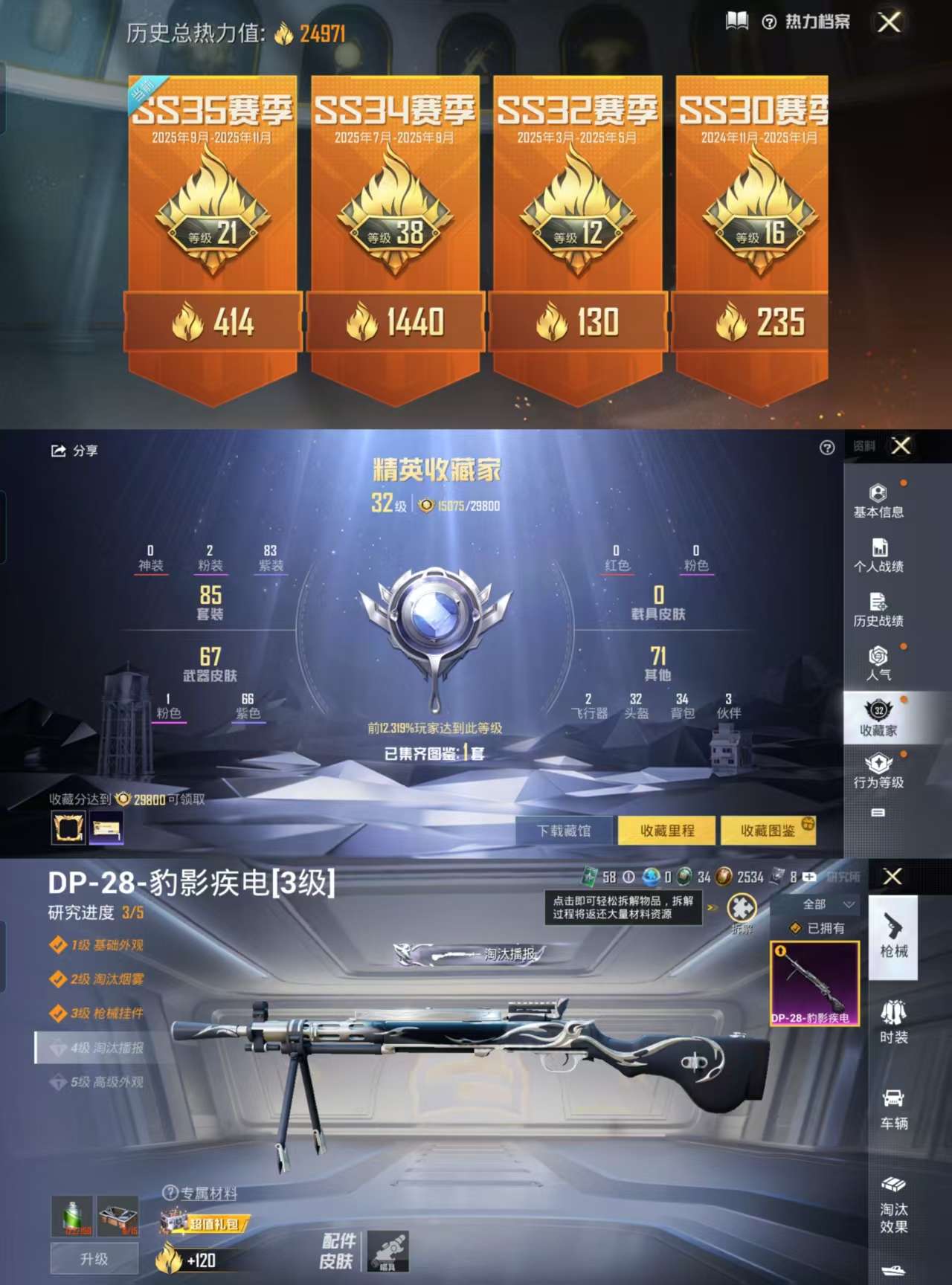Viewport: 952px width, 1285px height.
Task: Click the 分享 share icon
Action: tap(59, 451)
